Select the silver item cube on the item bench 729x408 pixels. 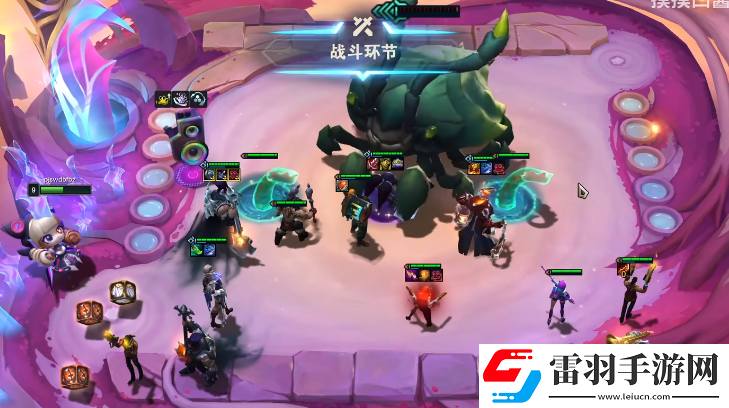click(123, 292)
